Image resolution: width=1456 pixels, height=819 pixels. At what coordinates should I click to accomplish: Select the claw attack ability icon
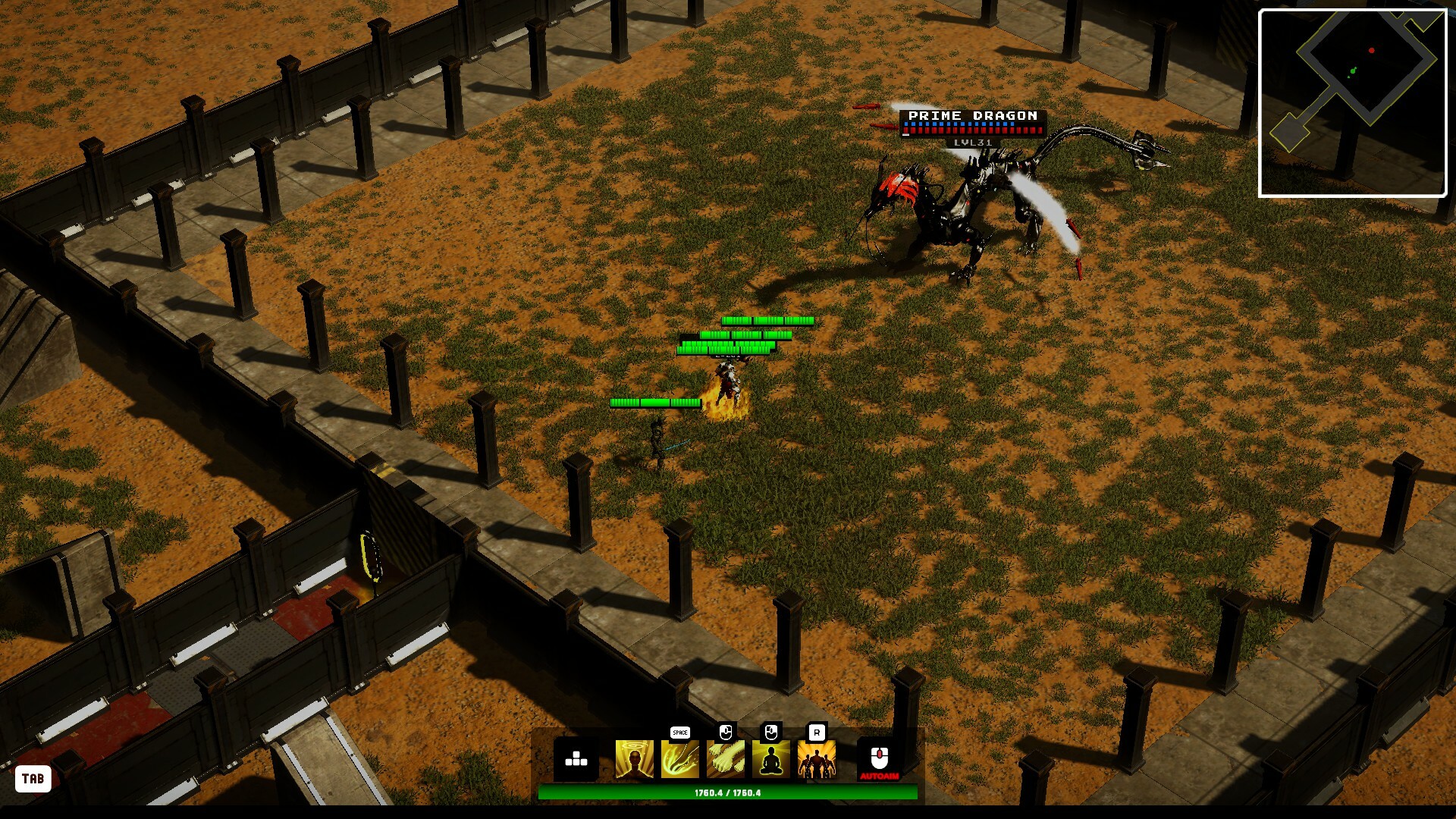pos(726,758)
